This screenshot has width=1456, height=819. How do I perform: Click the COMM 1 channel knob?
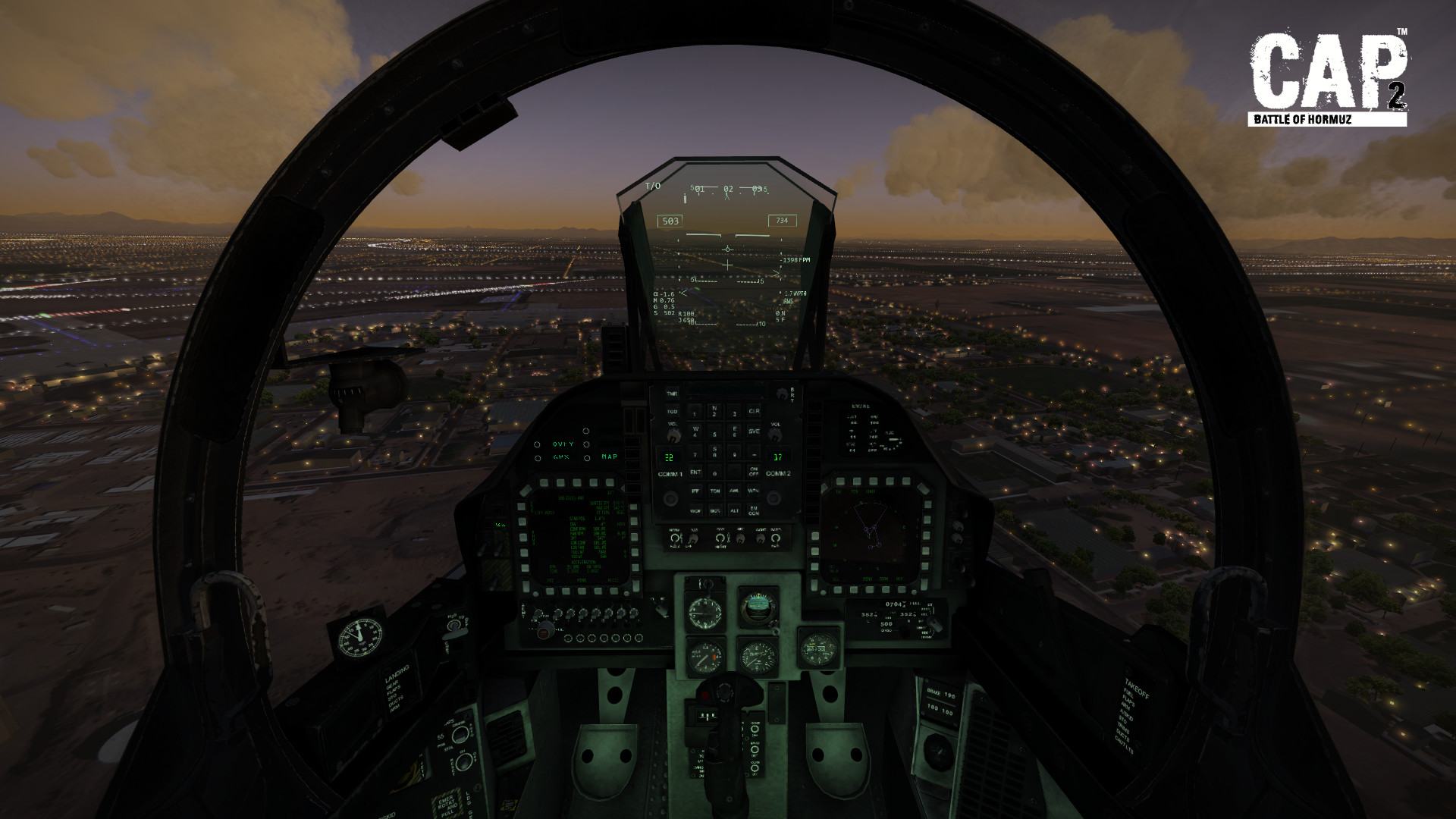(672, 497)
